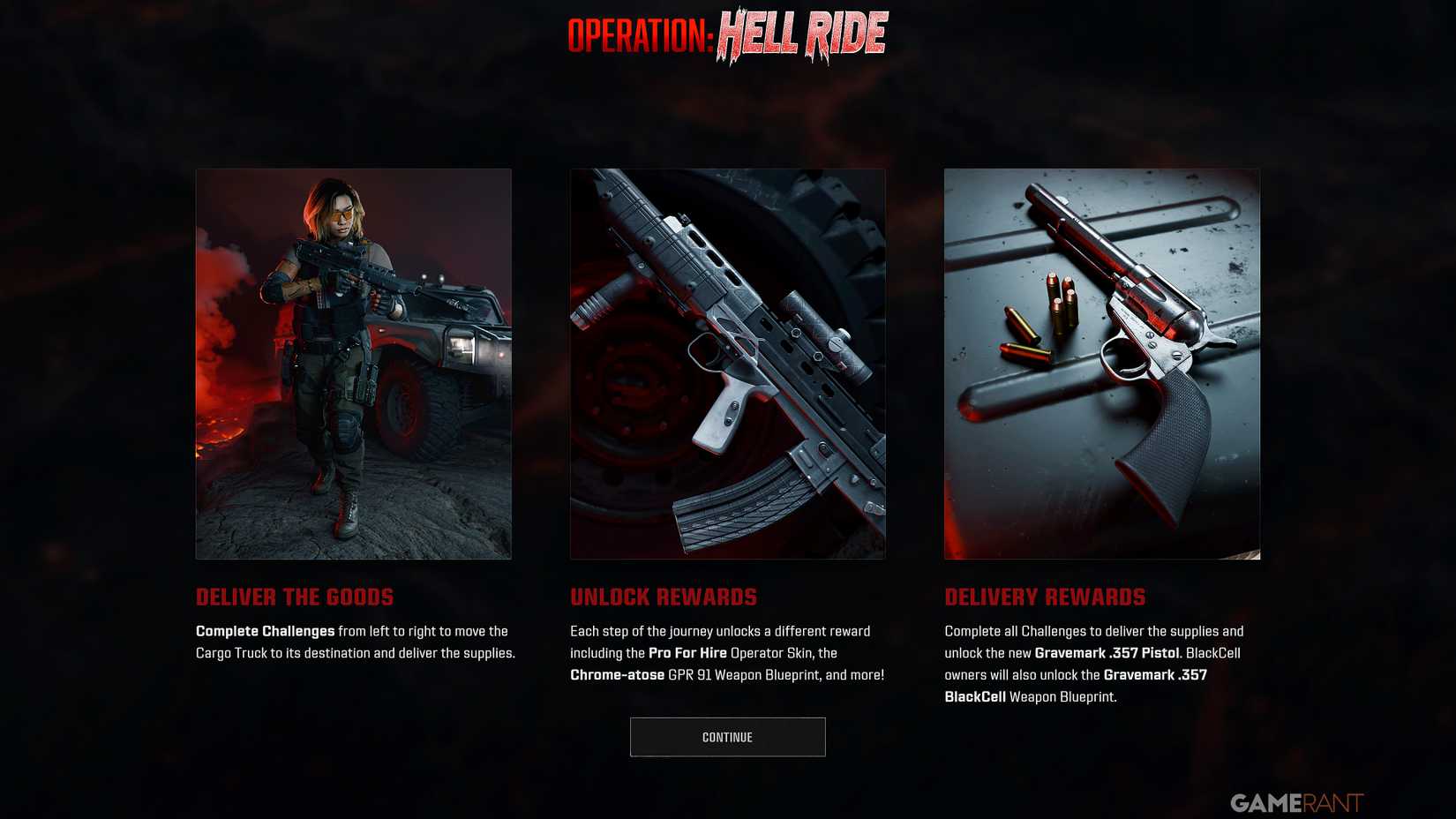The width and height of the screenshot is (1456, 819).
Task: Select the GPR 91 rifle image under Unlock Rewards
Action: click(727, 364)
